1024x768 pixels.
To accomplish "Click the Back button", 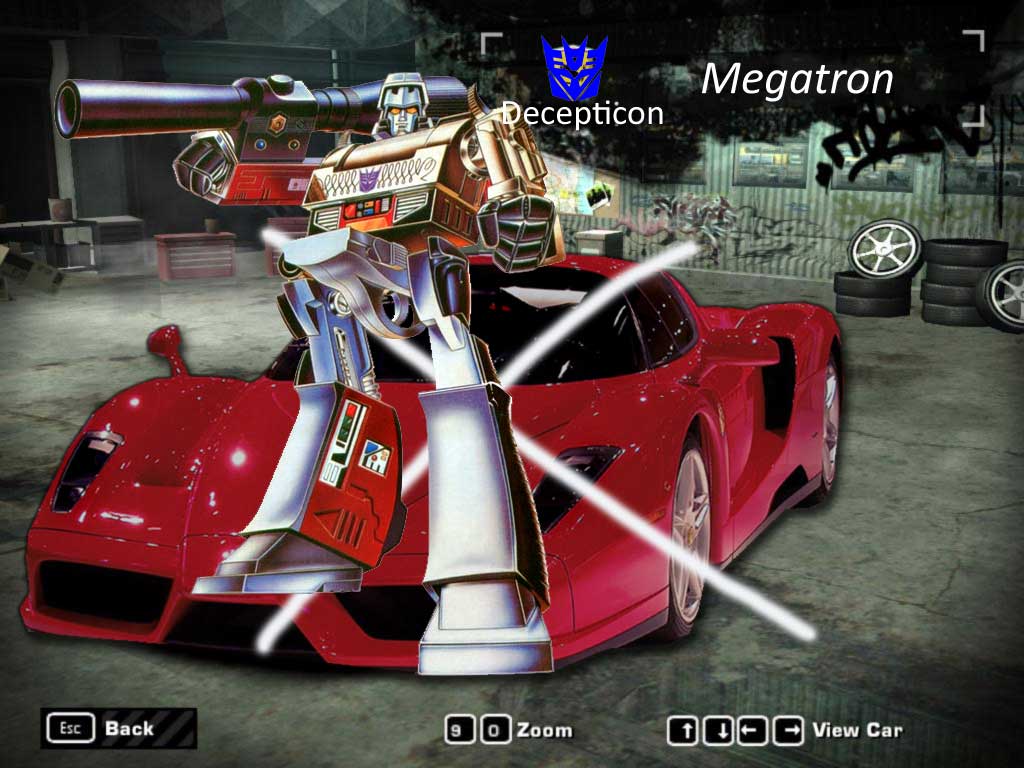I will [x=117, y=728].
